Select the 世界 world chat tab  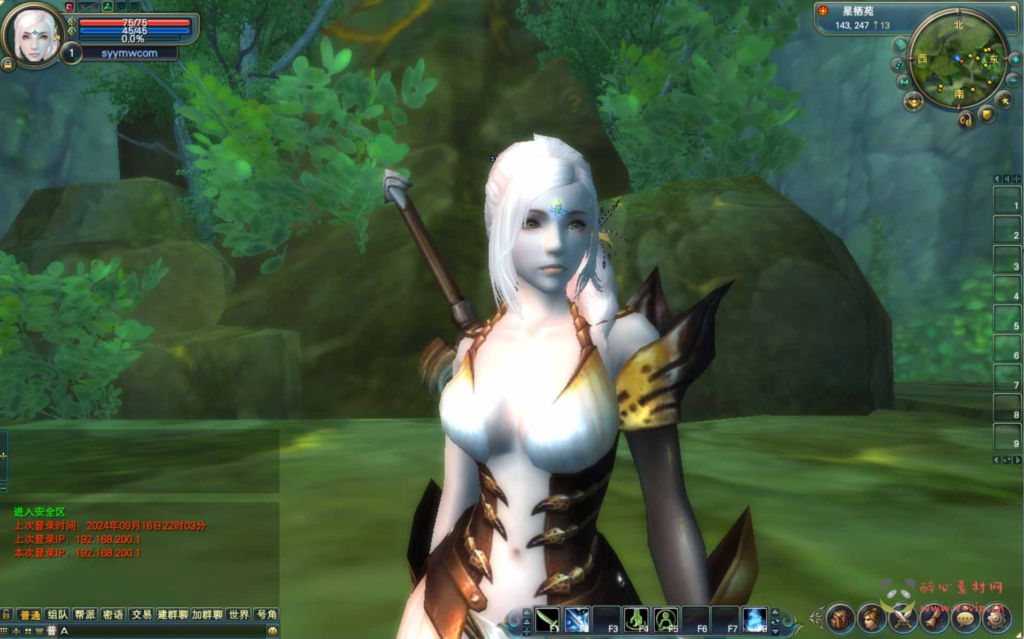pyautogui.click(x=238, y=614)
